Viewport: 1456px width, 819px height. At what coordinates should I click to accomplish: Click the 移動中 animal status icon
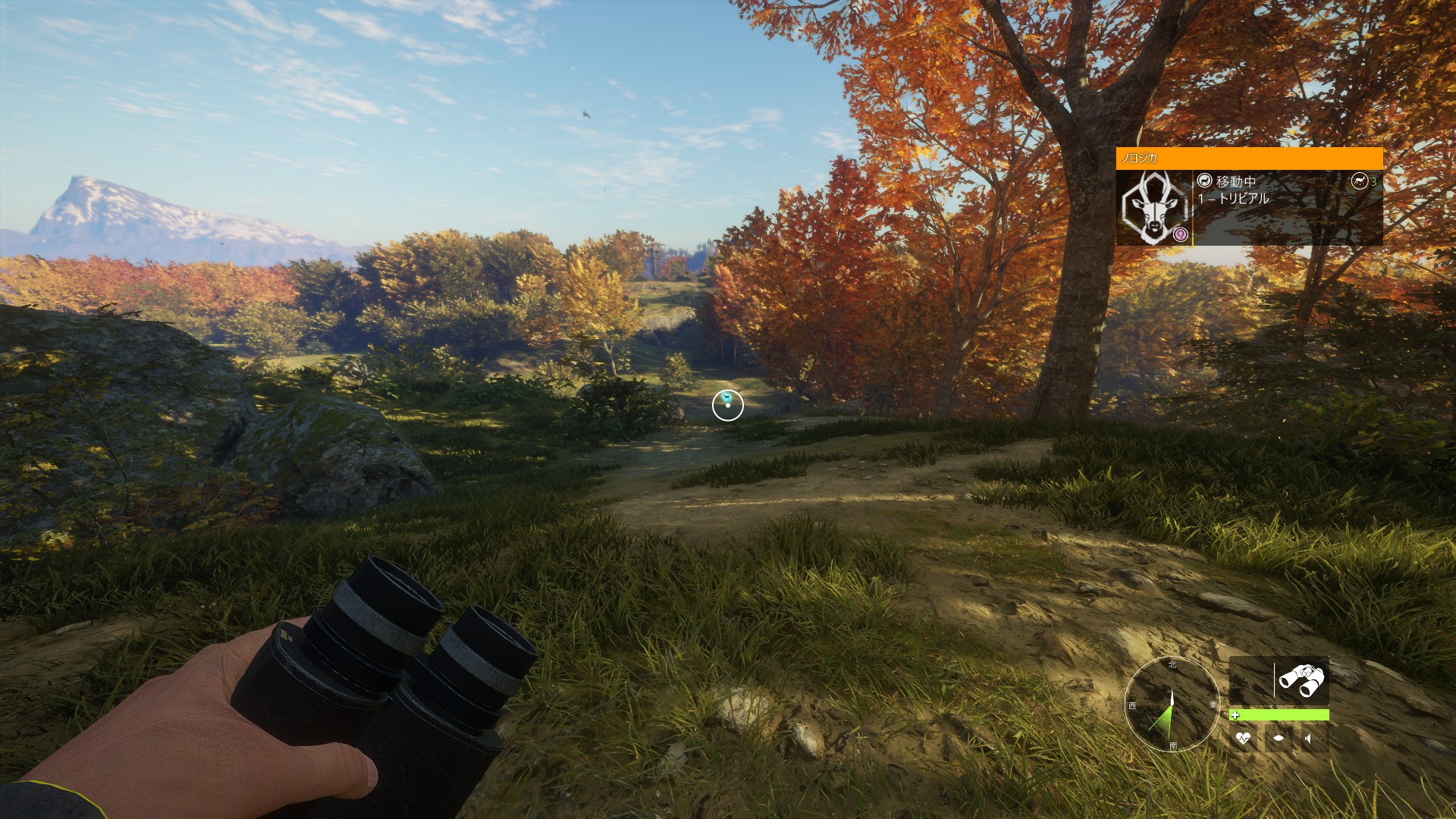coord(1204,180)
